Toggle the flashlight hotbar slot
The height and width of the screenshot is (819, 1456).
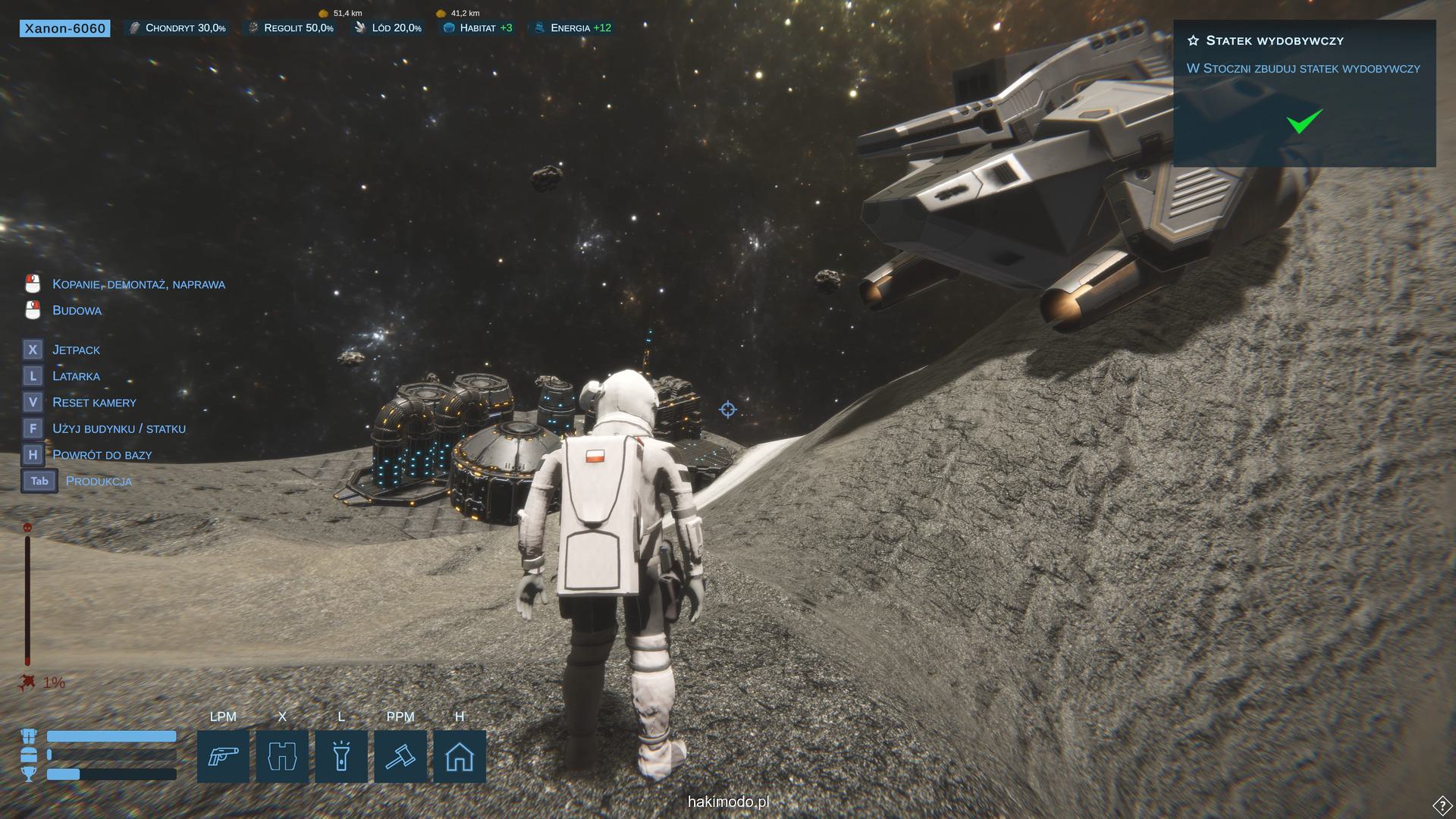pos(341,756)
